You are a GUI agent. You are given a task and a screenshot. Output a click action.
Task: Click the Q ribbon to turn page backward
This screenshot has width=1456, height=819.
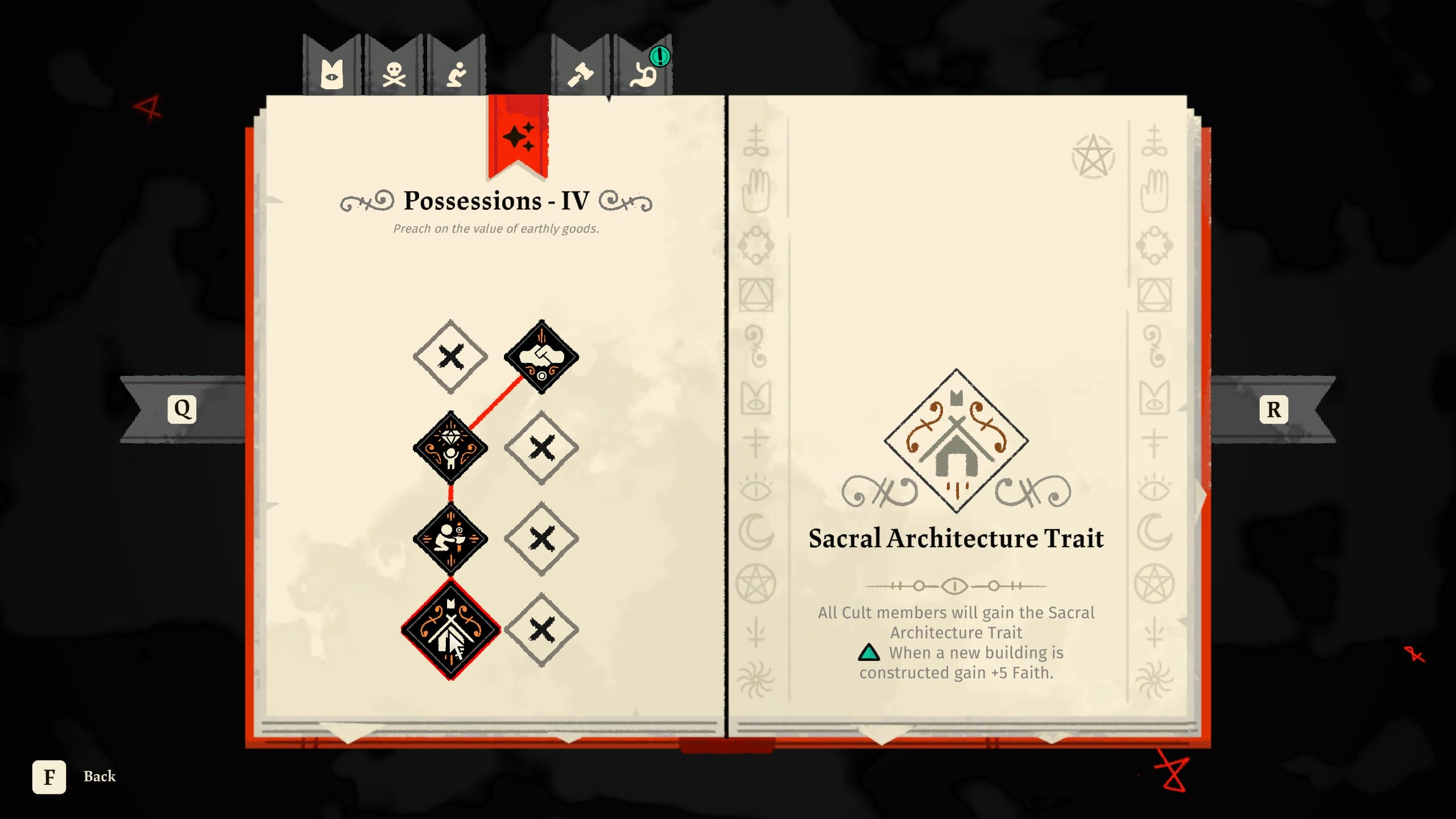(x=182, y=408)
